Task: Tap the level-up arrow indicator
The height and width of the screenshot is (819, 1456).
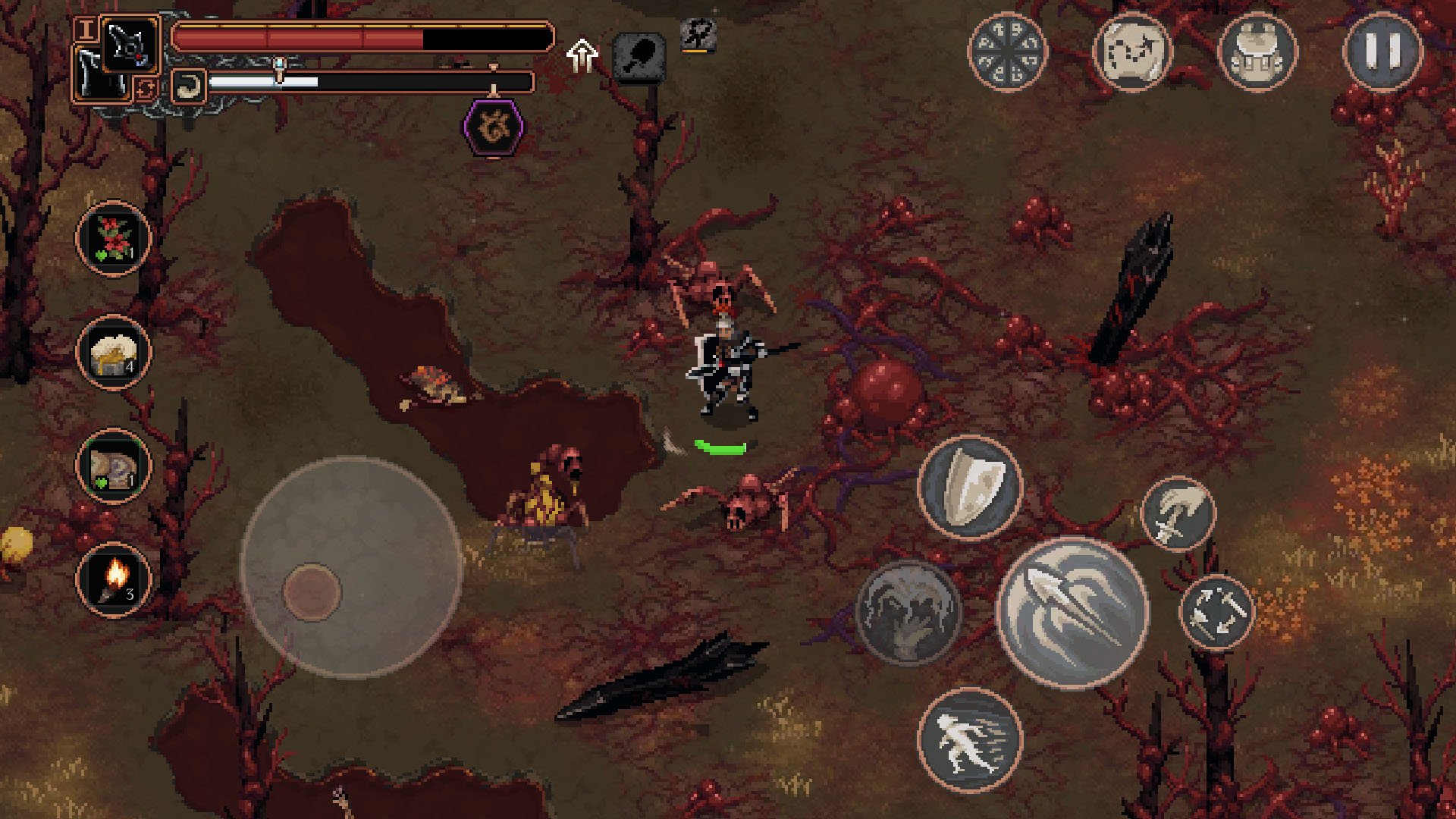Action: 582,55
